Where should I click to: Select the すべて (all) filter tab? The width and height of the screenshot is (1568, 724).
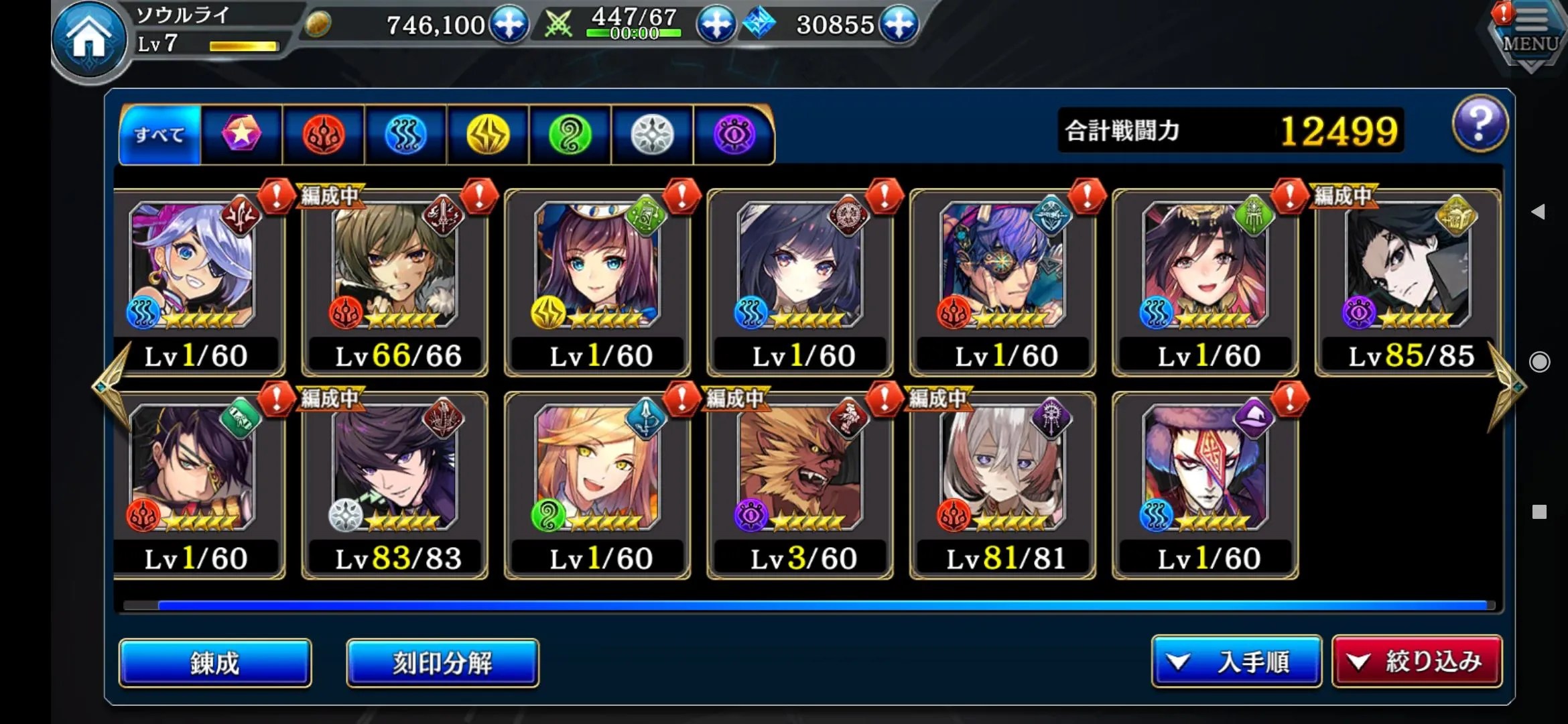(159, 135)
